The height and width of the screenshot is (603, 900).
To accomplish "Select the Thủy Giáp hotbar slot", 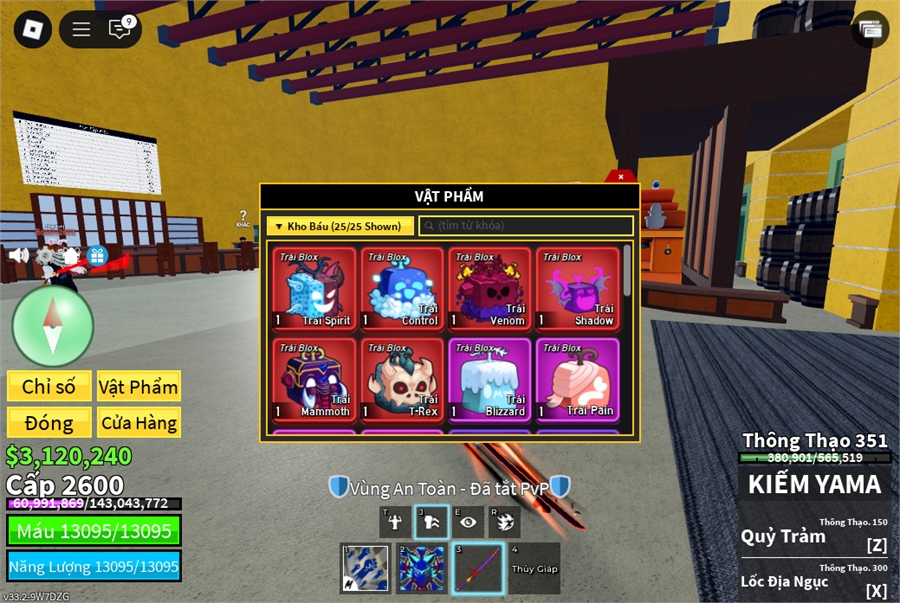I will coord(534,568).
